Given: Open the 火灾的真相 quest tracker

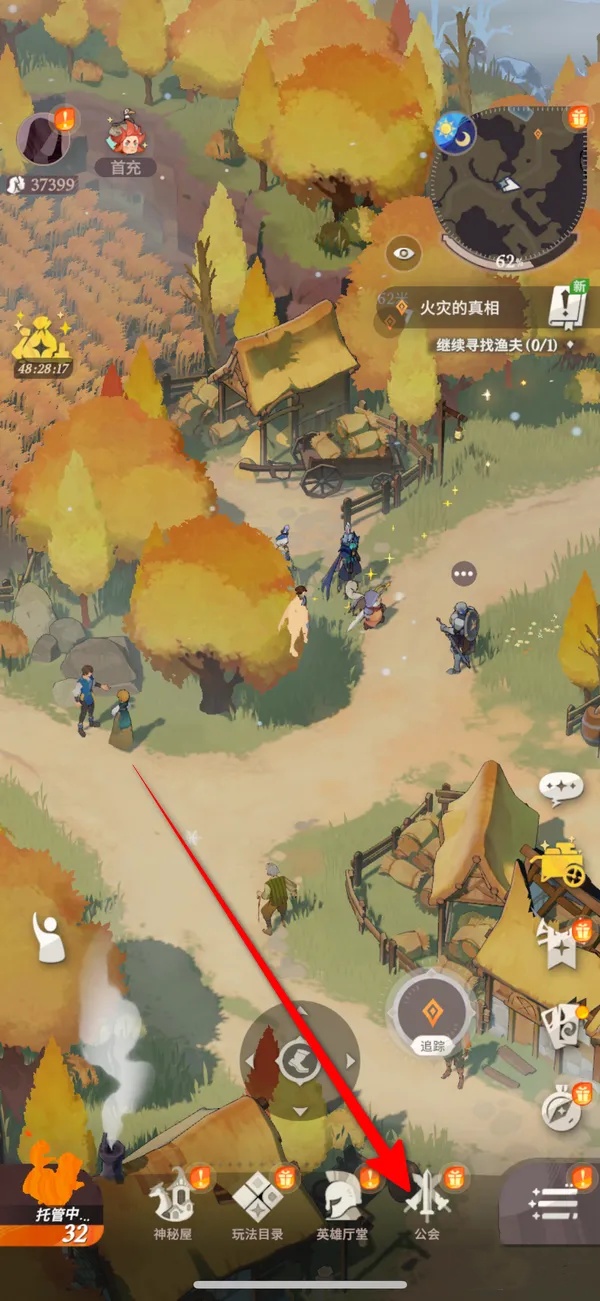Looking at the screenshot, I should tap(460, 309).
